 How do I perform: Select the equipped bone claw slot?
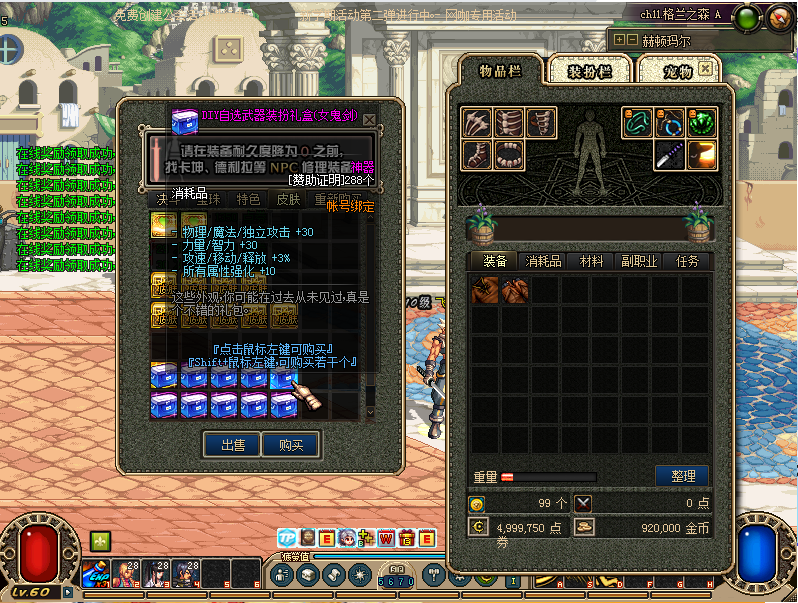[x=476, y=123]
